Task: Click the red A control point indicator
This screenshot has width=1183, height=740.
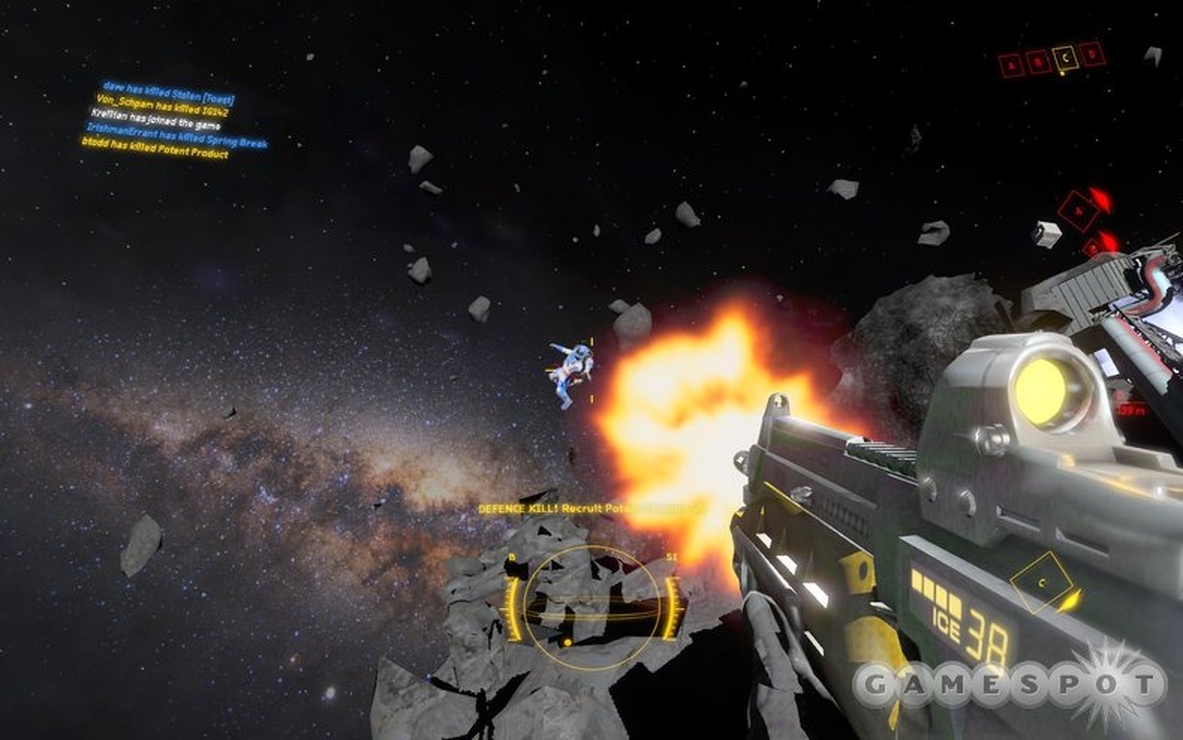Action: click(x=1012, y=67)
